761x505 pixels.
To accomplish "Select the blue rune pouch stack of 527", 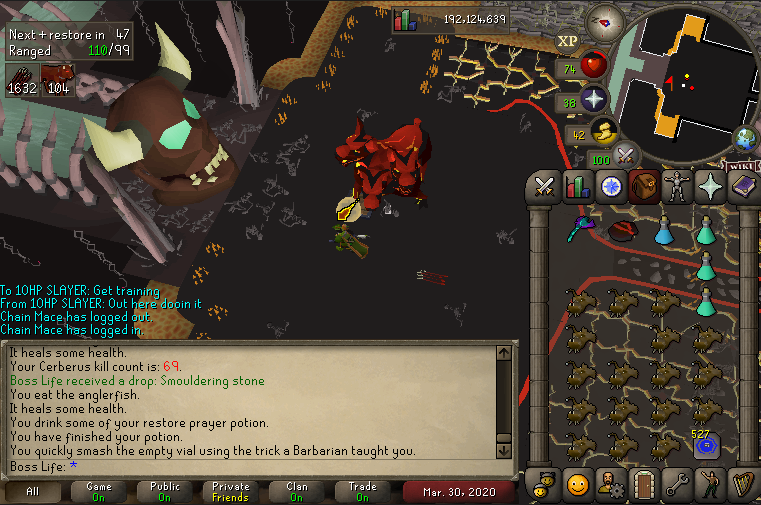I will coord(707,444).
